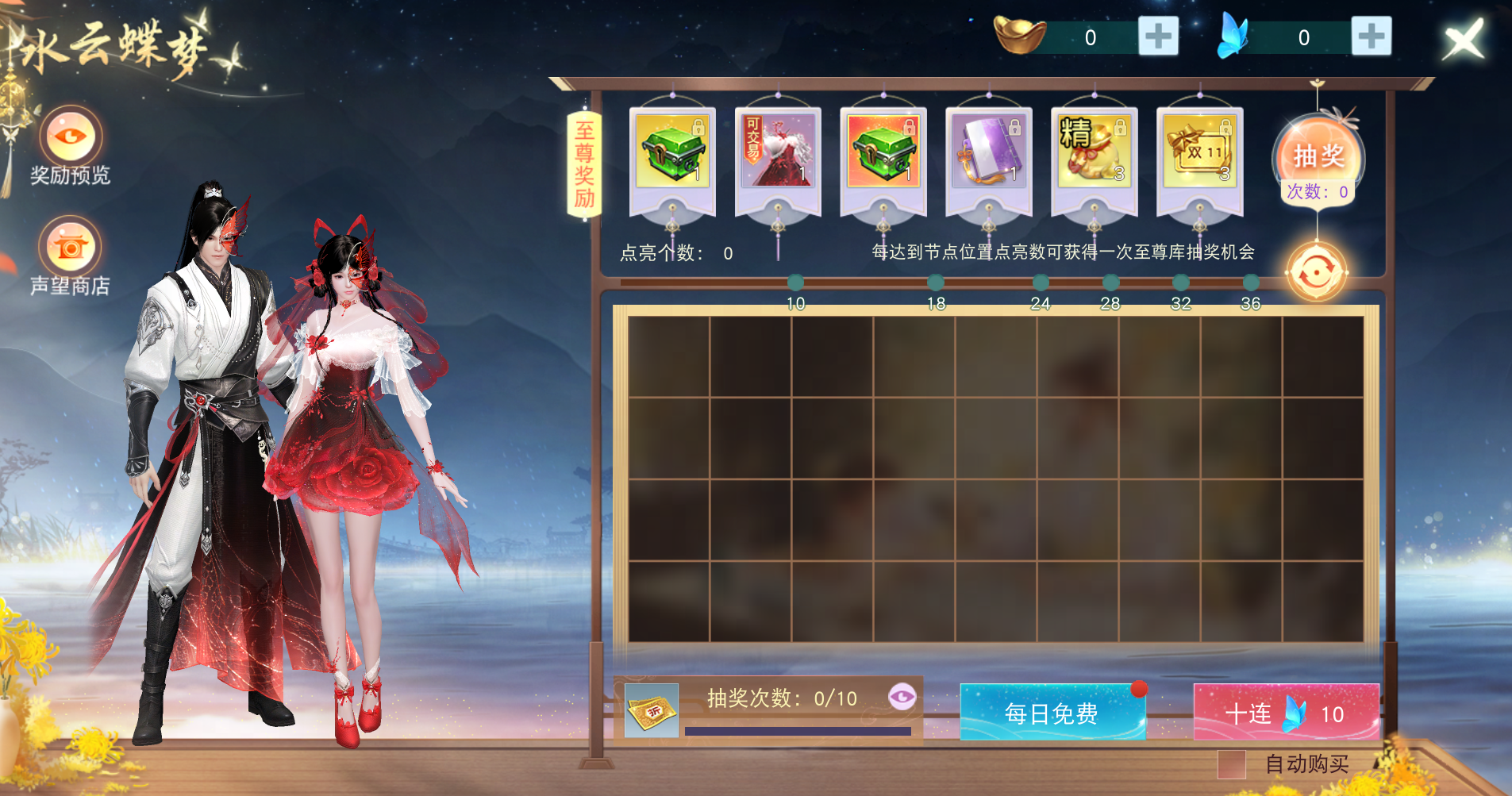Activate the 十连 ten-draw button
The image size is (1512, 796).
click(x=1286, y=713)
